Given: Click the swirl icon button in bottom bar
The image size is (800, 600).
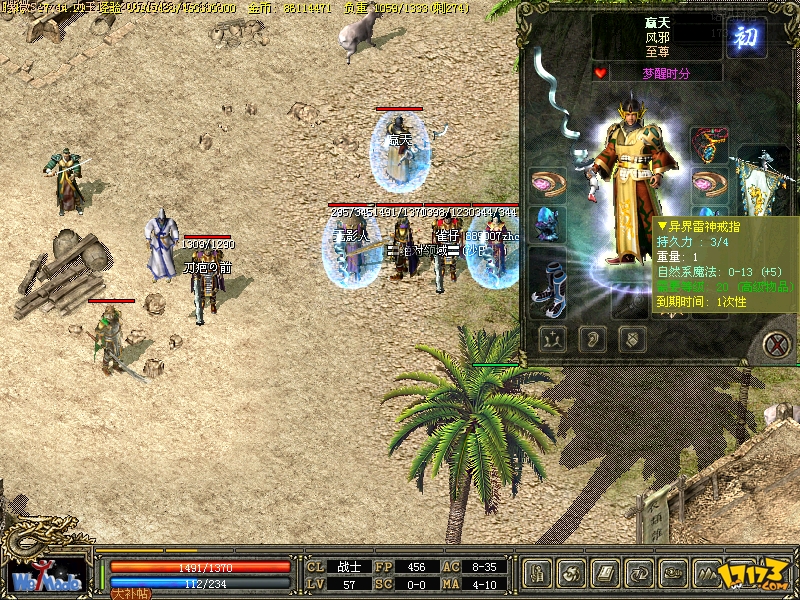Looking at the screenshot, I should coord(571,573).
